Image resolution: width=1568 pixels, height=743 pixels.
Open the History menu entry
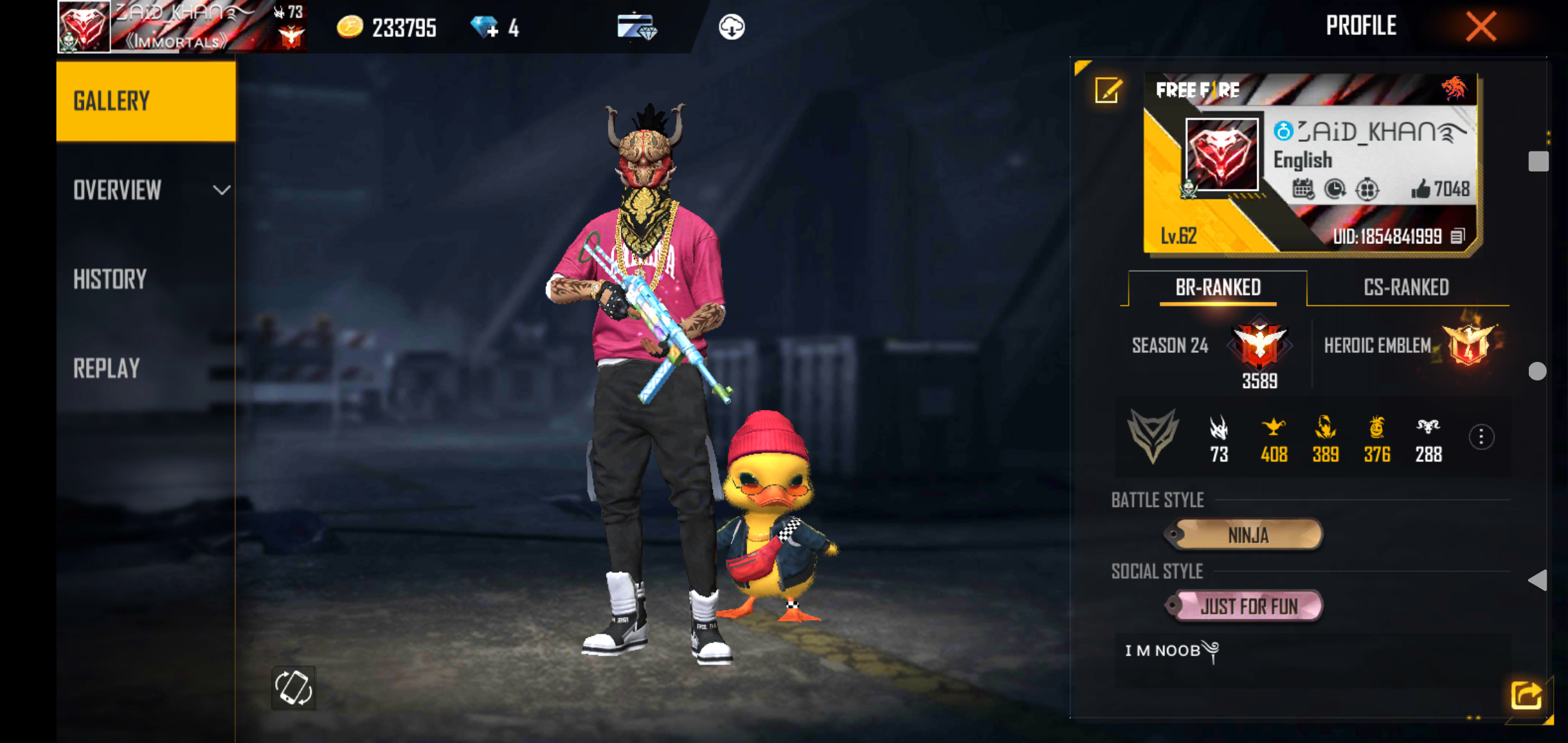[x=111, y=279]
